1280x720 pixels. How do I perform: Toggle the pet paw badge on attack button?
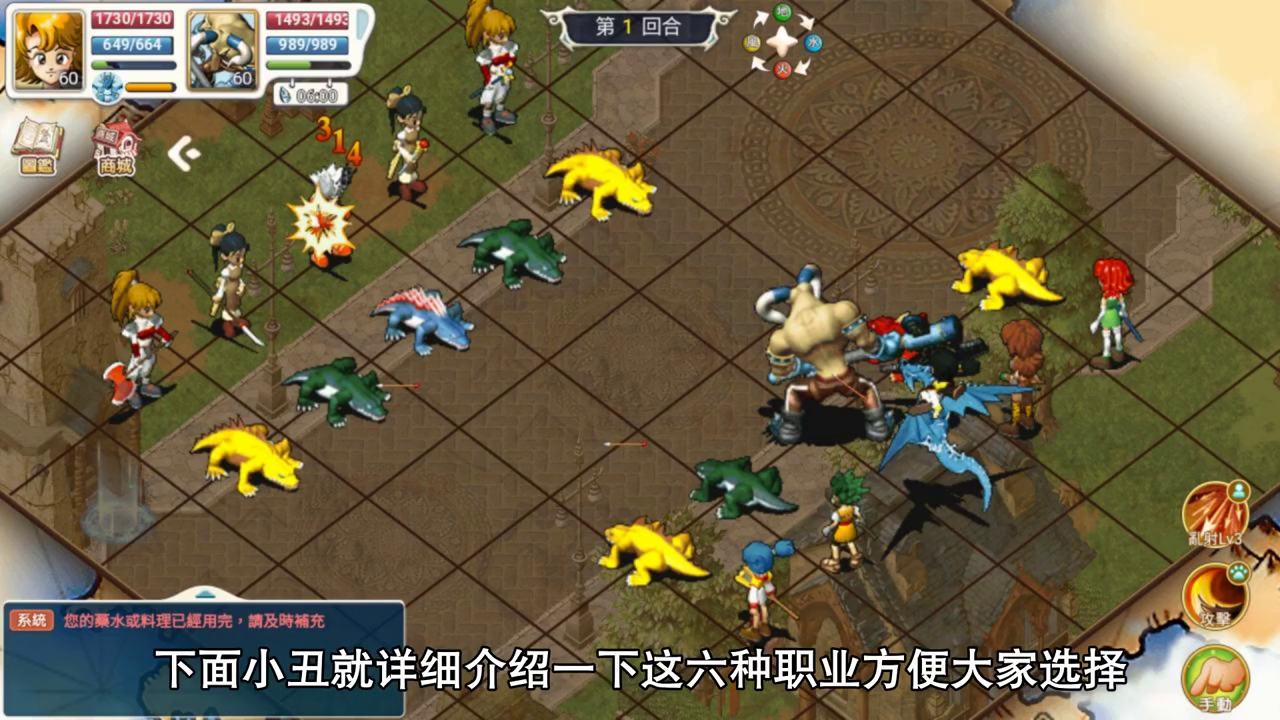tap(1239, 573)
